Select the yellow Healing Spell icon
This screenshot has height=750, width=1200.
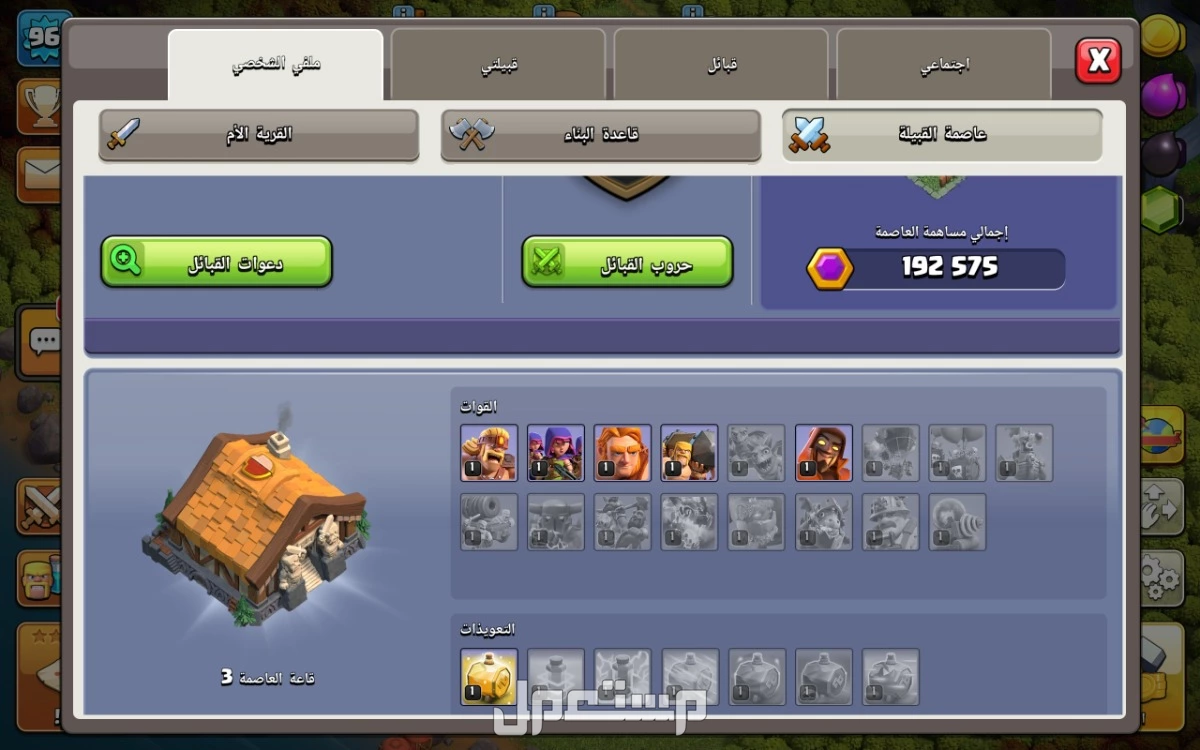489,677
